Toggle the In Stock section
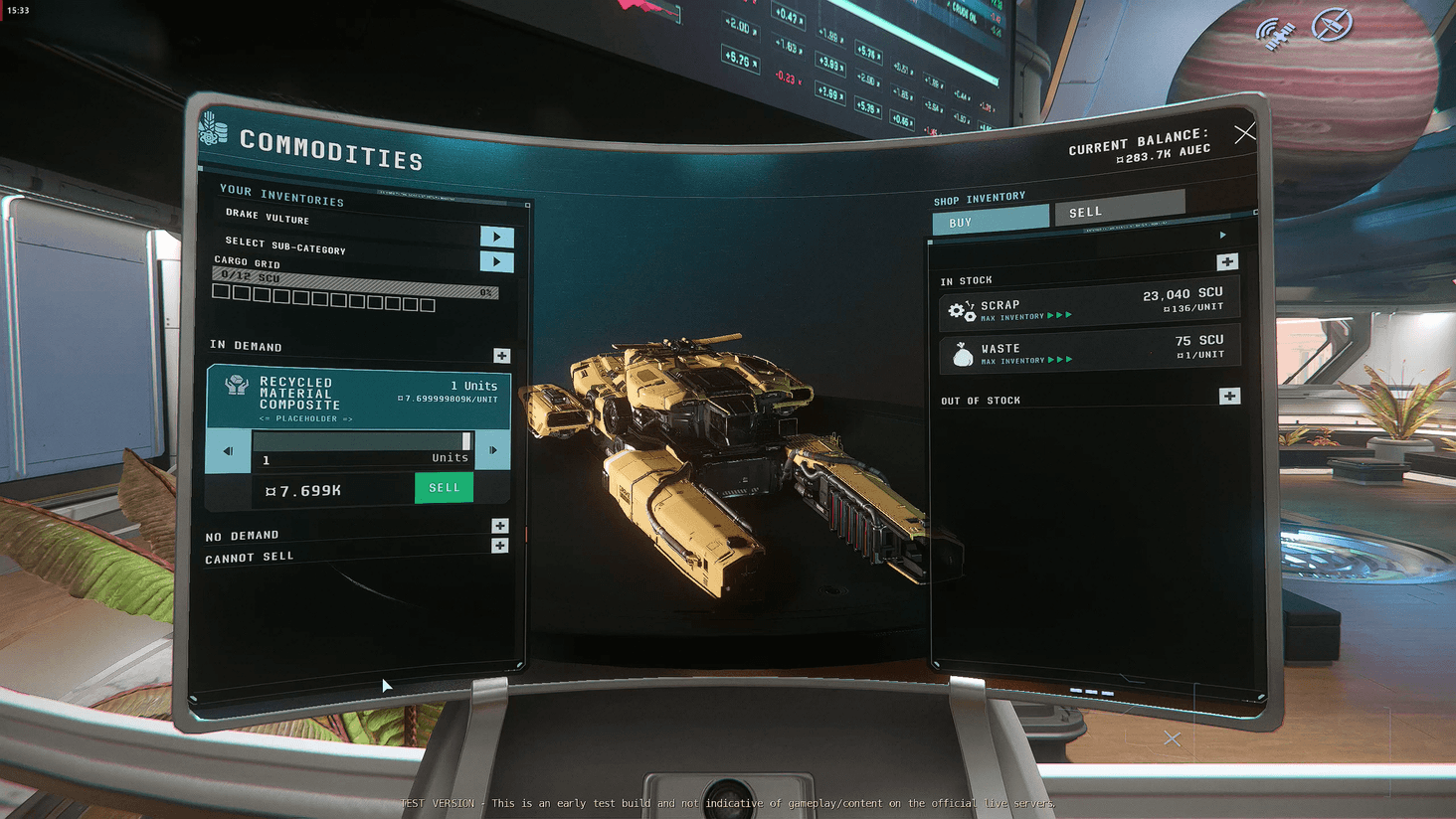This screenshot has height=819, width=1456. [x=1226, y=262]
